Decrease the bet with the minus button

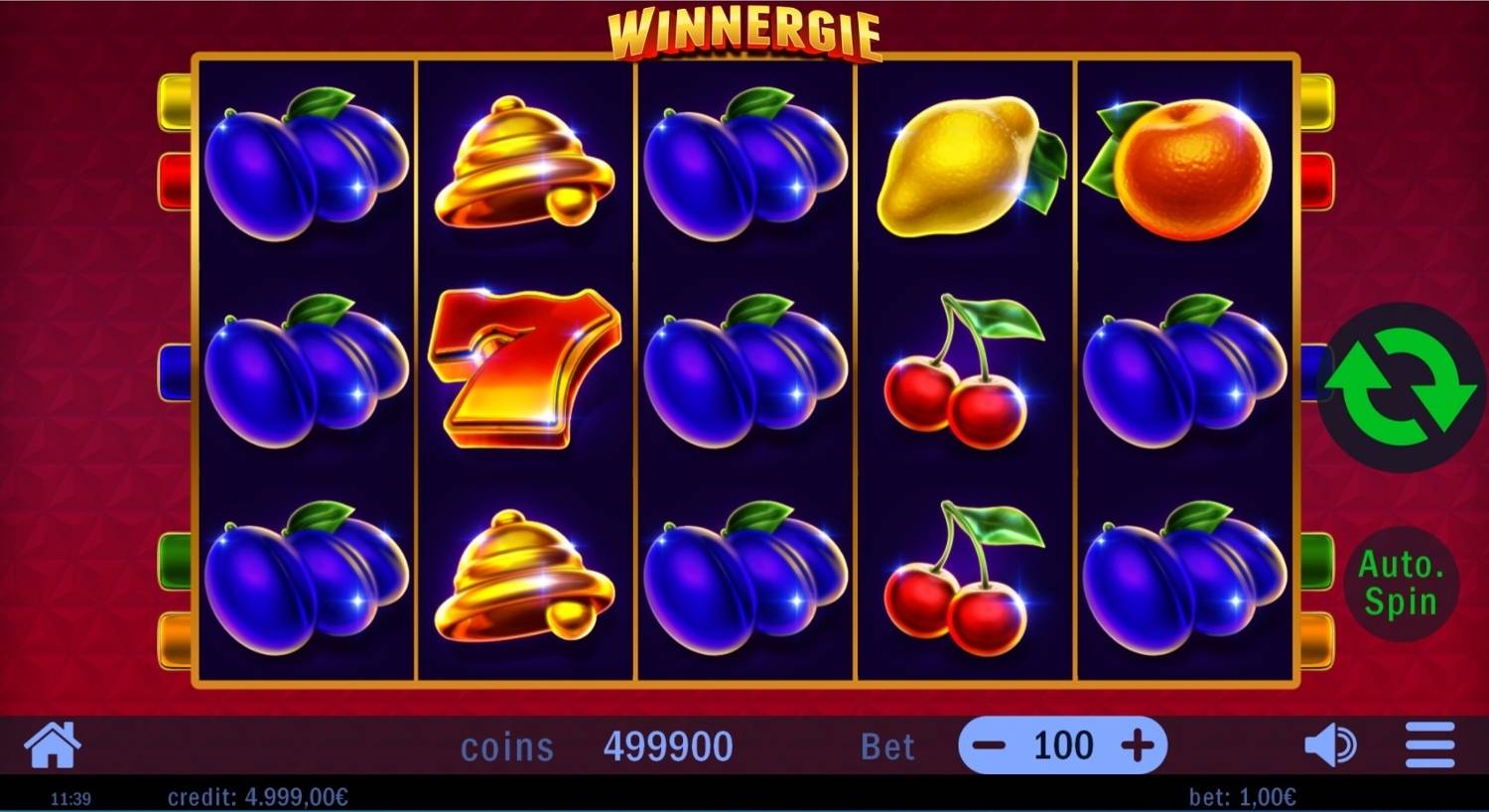(987, 745)
